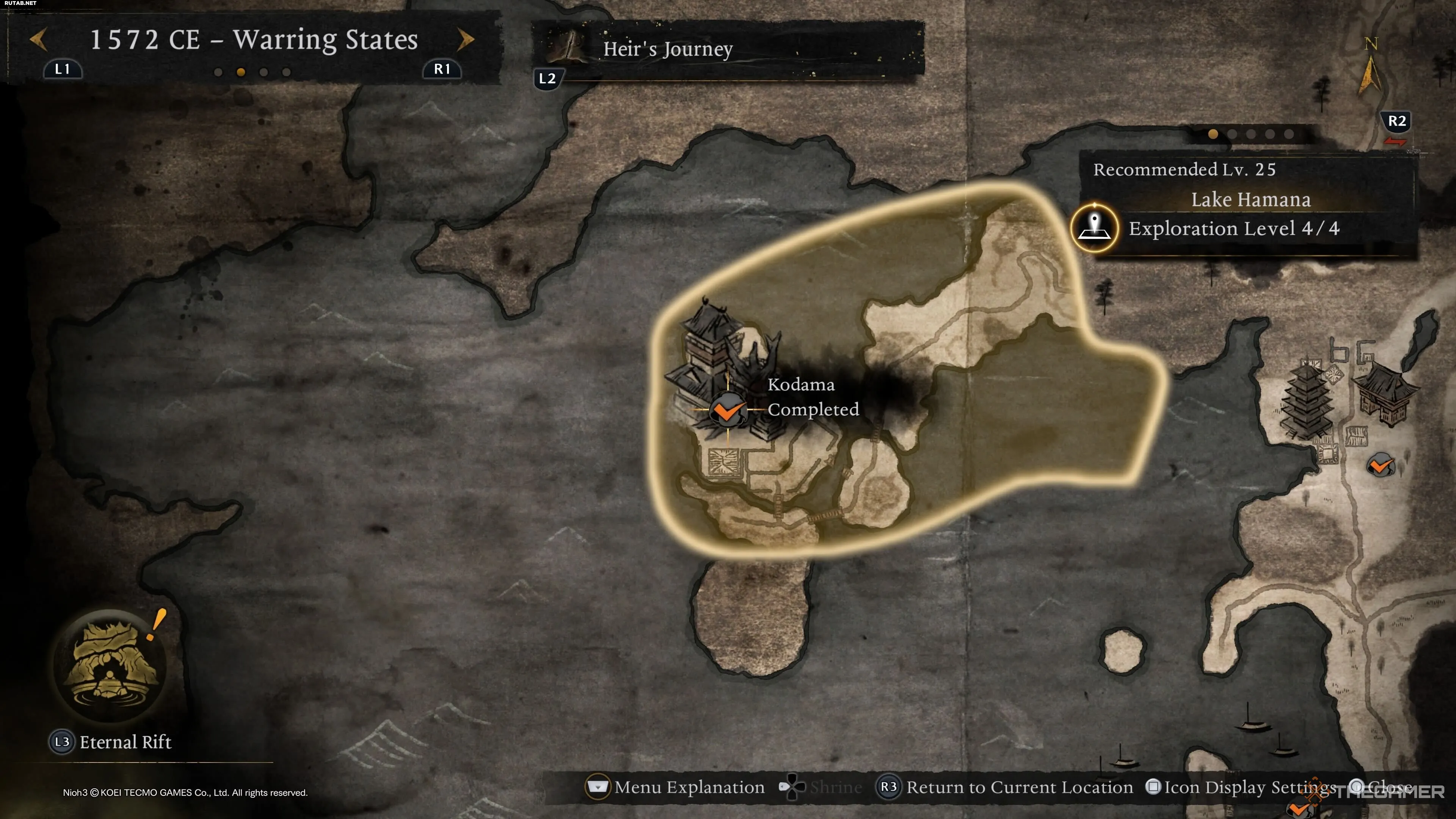
Task: Go to previous era with left arrow
Action: pos(38,39)
